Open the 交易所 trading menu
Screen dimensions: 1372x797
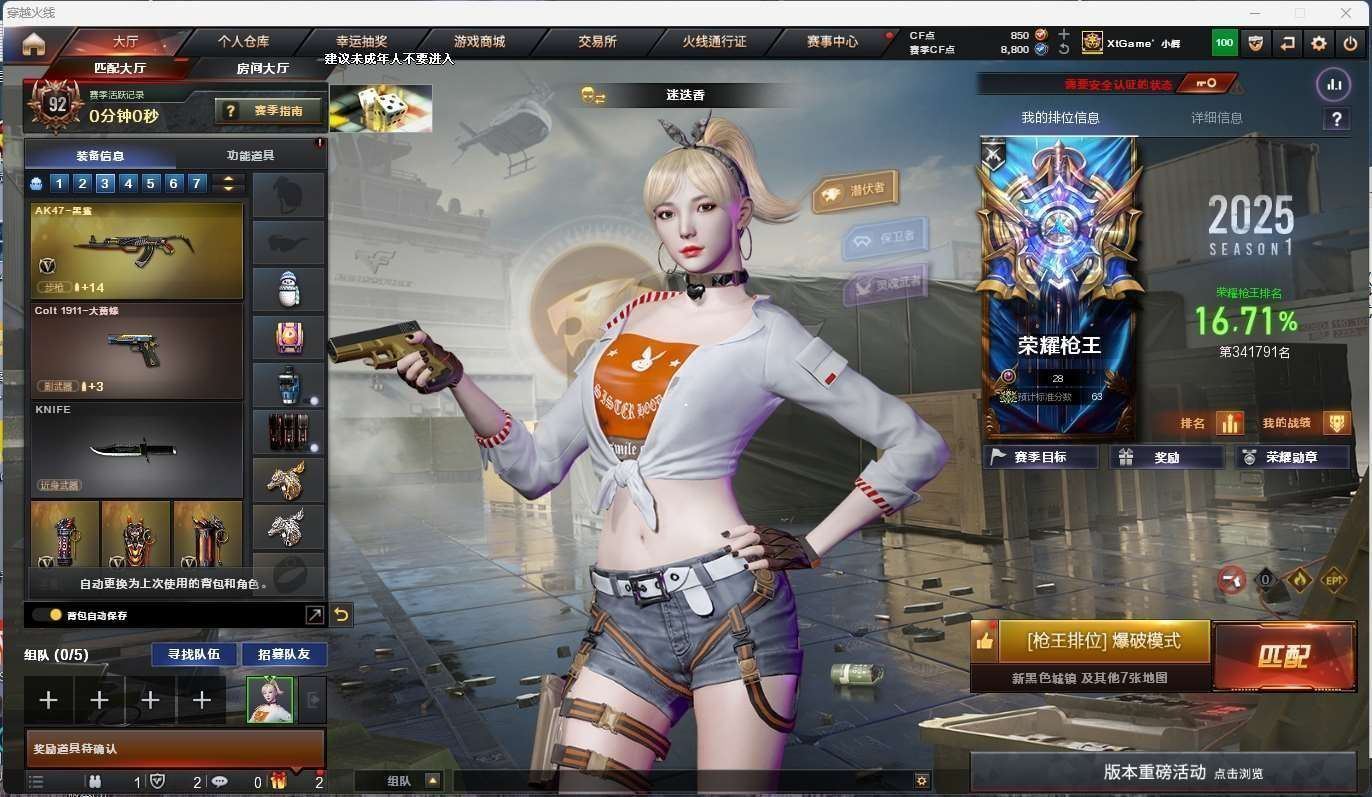click(x=597, y=42)
